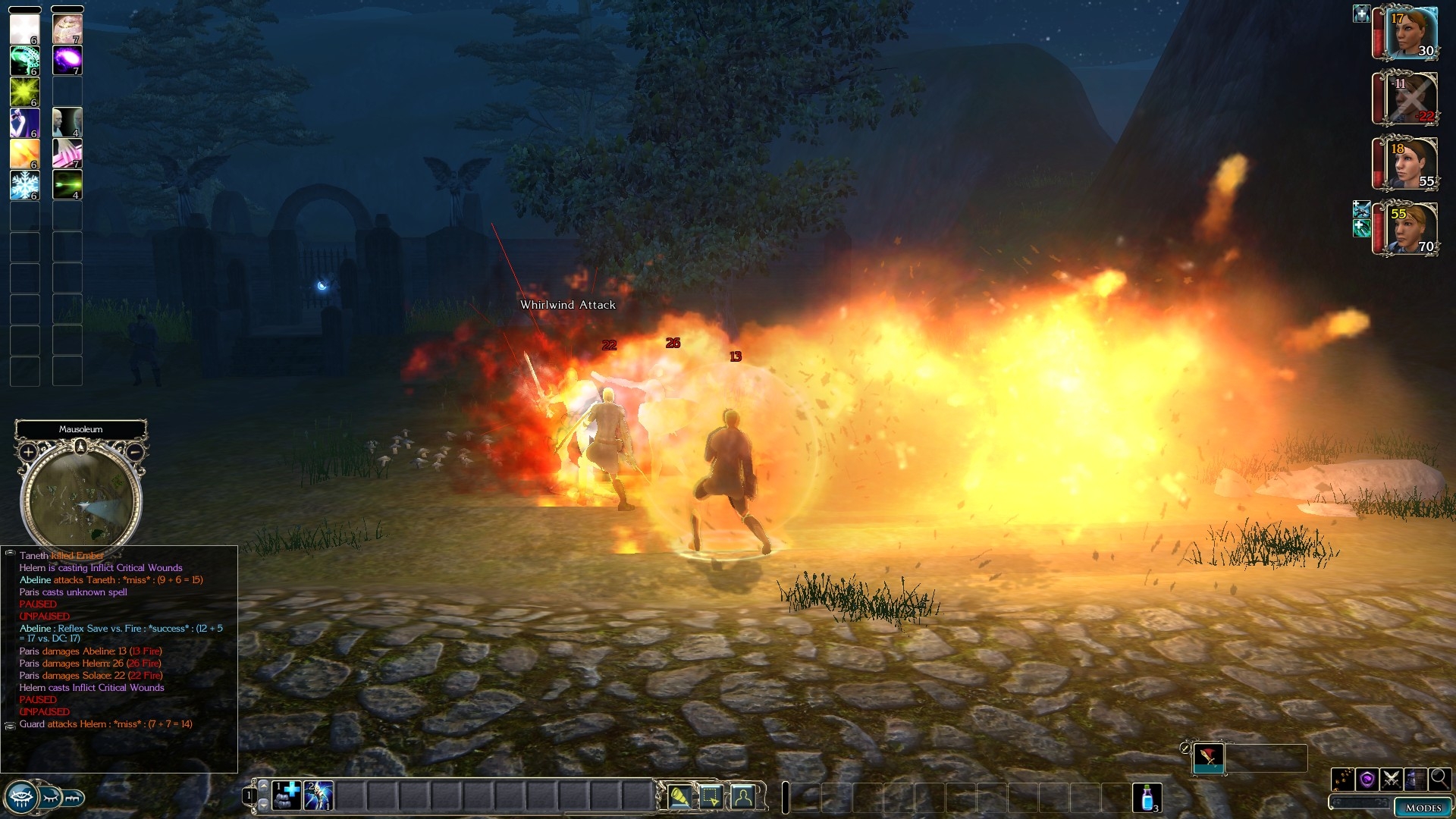Activate the magnifying glass search mode
1456x819 pixels.
coord(1439,779)
